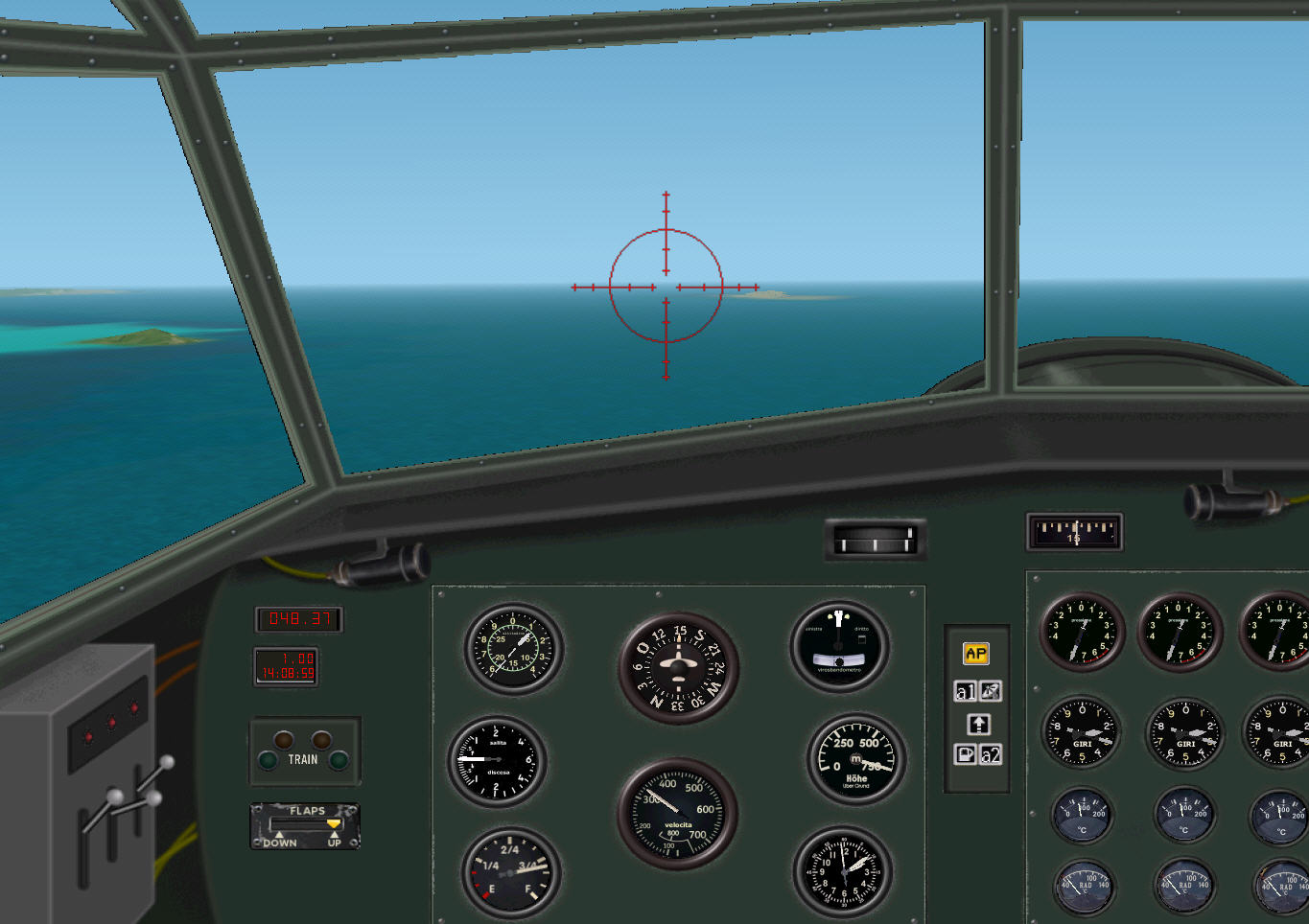Toggle the yellow AP autopilot button
Image resolution: width=1309 pixels, height=924 pixels.
tap(975, 654)
